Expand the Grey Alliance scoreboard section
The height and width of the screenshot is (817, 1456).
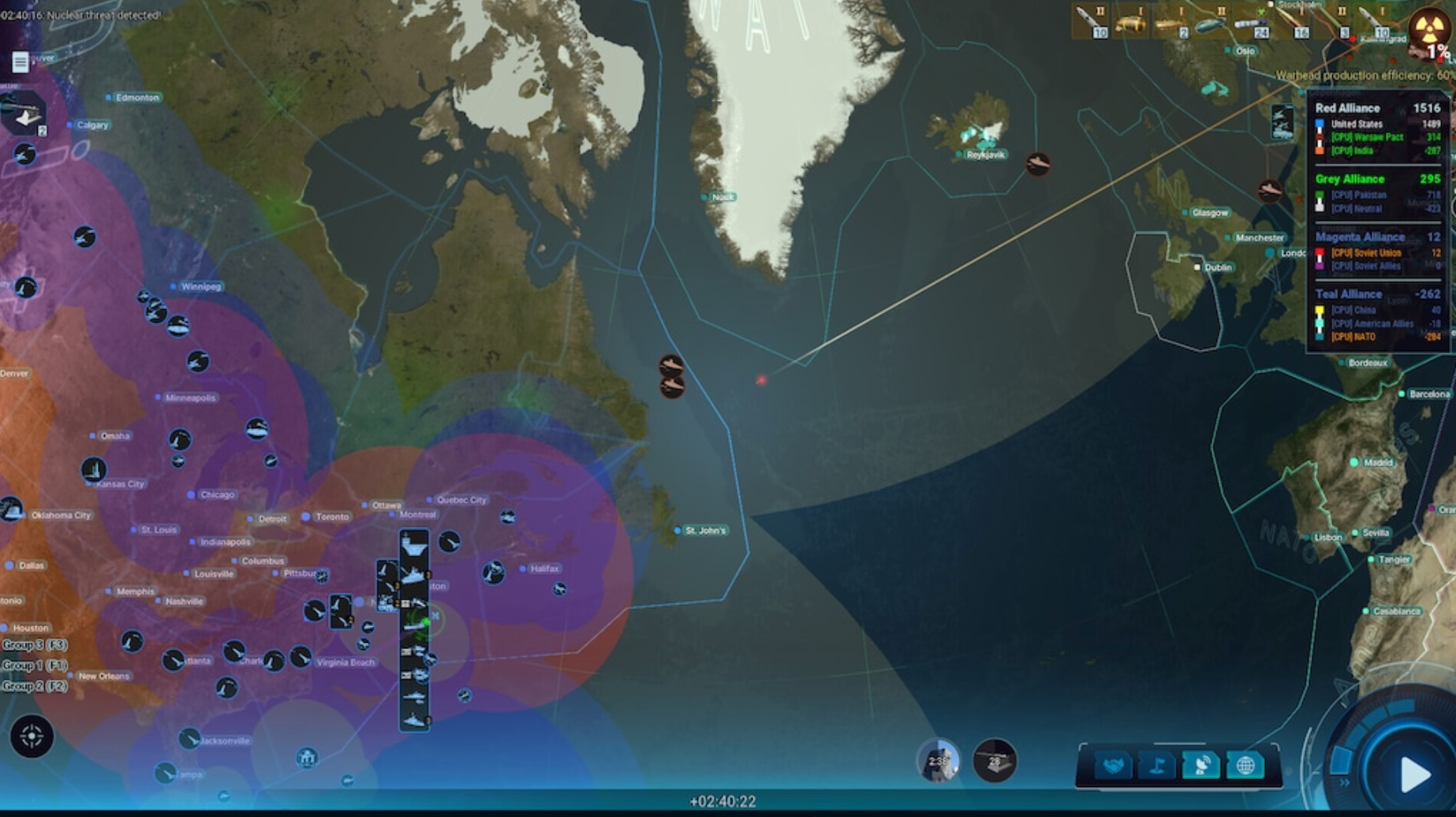pos(1350,179)
